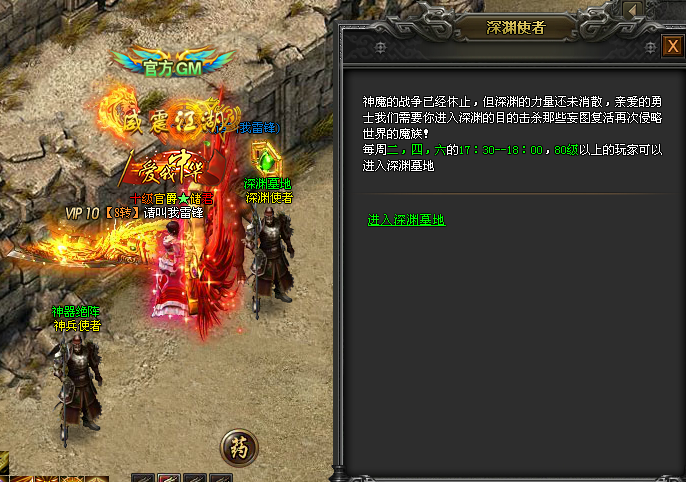Open the round 药 potion button

[239, 447]
